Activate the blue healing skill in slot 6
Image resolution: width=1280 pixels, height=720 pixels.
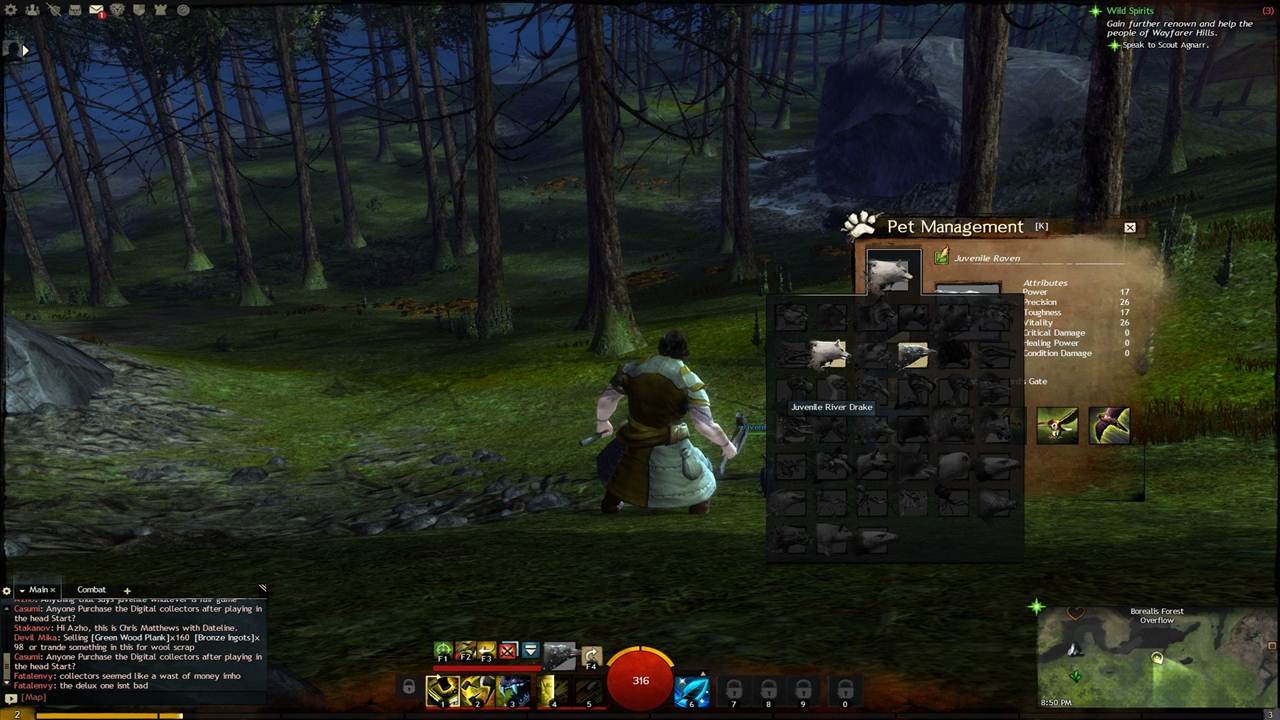click(691, 691)
